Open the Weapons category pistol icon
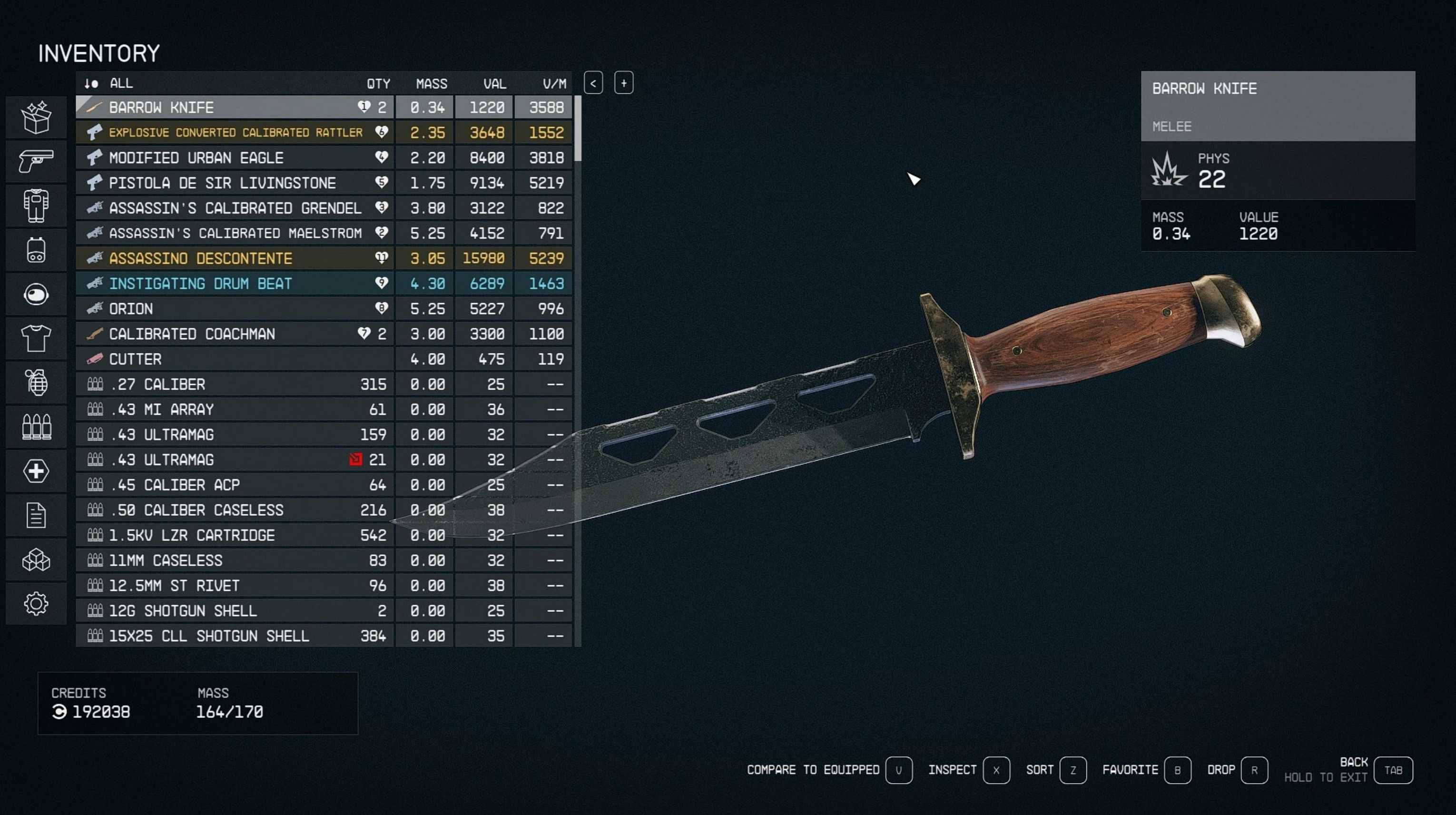Viewport: 1456px width, 815px height. tap(36, 162)
